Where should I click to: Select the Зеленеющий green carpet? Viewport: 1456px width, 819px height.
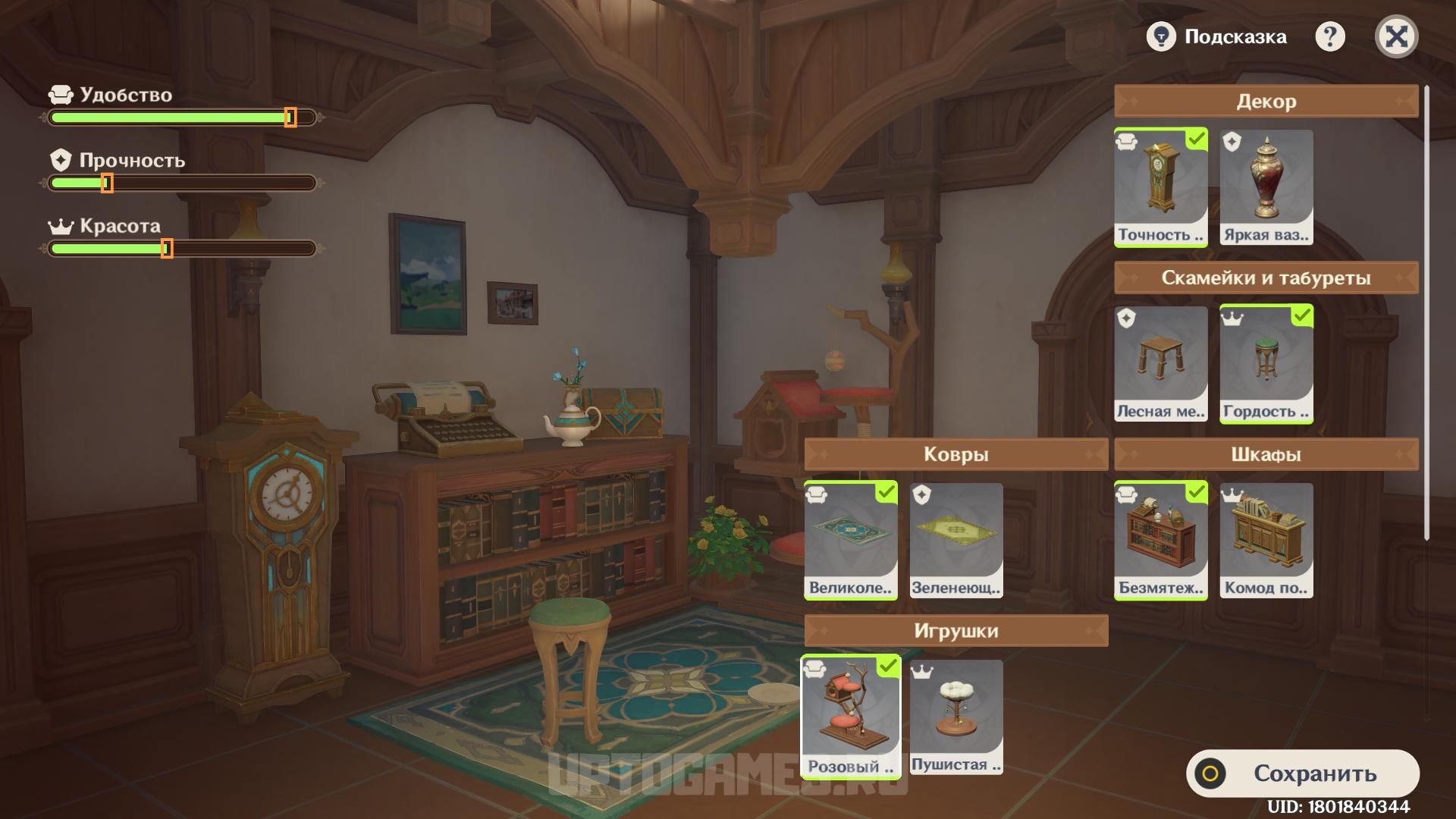(955, 540)
